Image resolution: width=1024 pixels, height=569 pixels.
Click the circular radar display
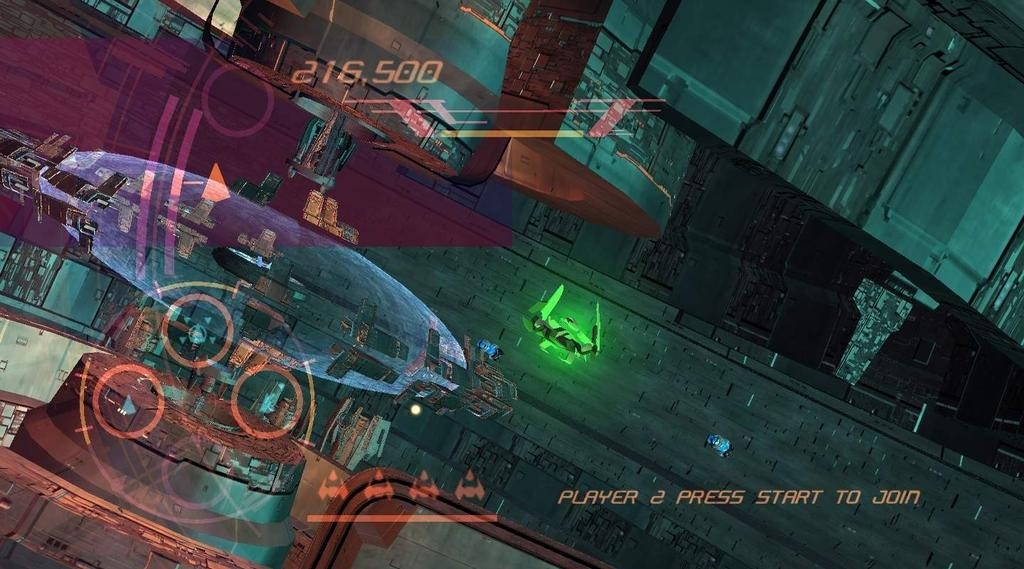pyautogui.click(x=197, y=387)
